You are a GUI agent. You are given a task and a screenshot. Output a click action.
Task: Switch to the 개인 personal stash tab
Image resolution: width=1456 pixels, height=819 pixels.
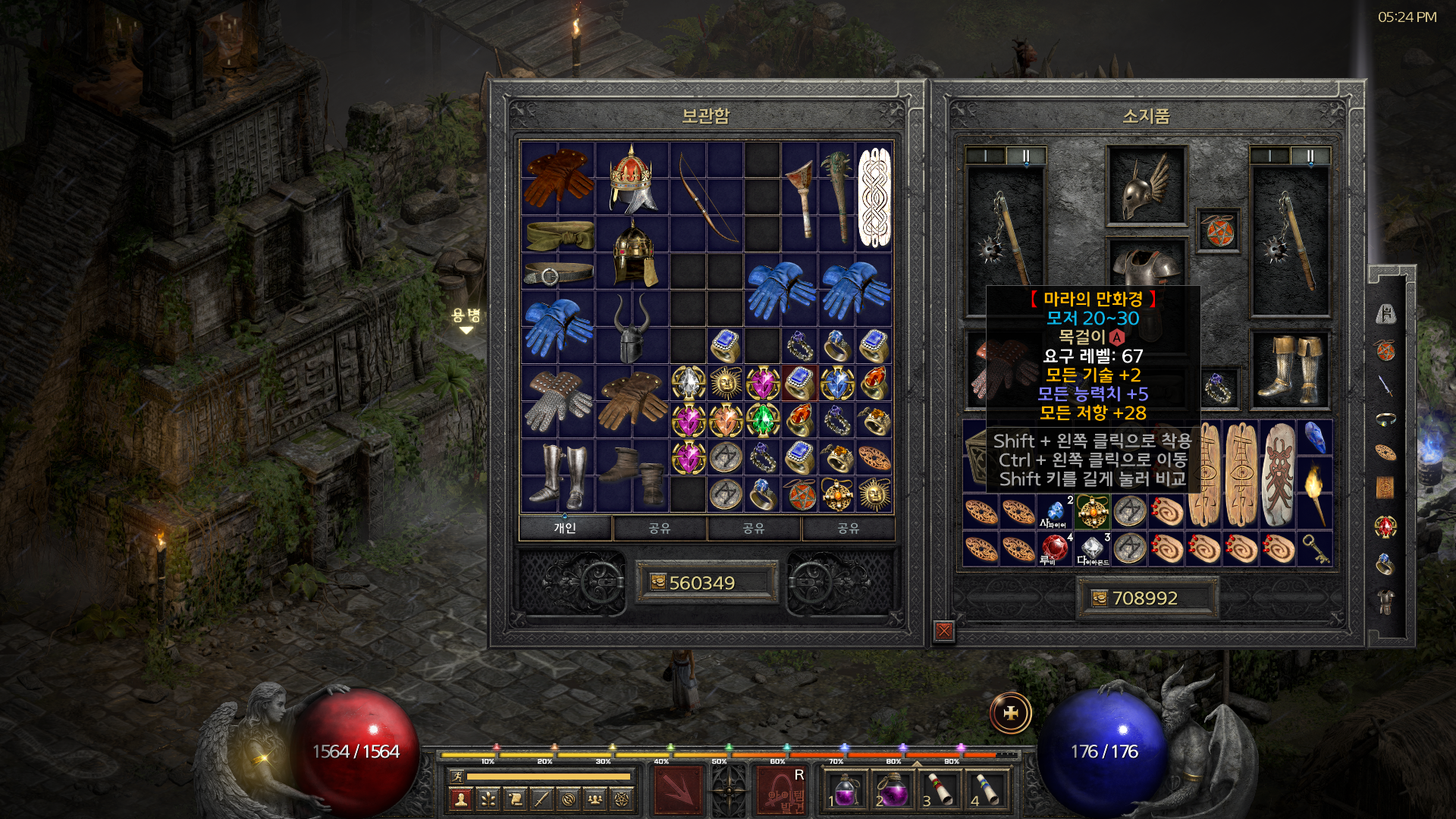click(565, 528)
